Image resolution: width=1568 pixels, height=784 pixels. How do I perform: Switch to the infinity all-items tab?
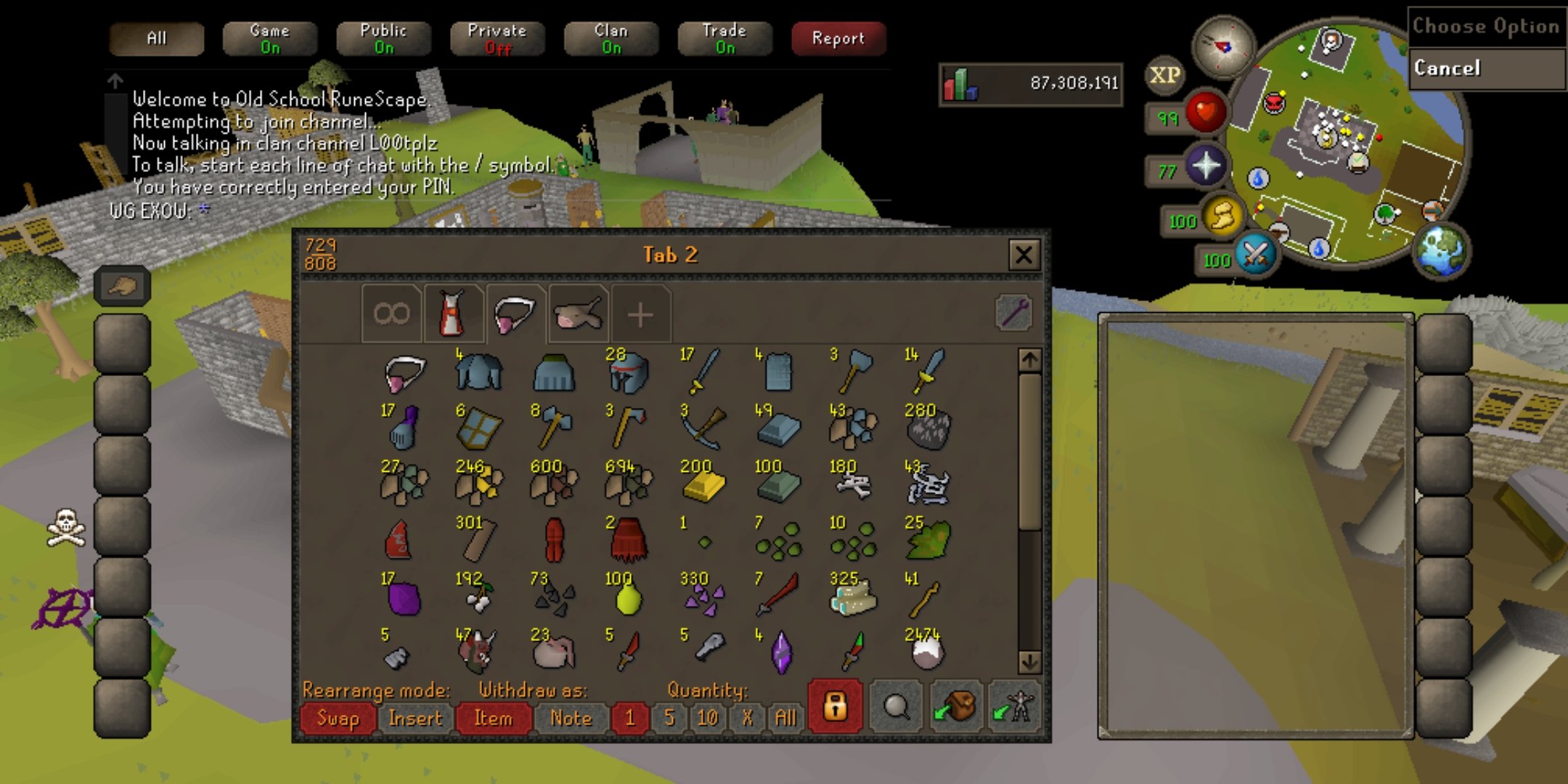391,314
